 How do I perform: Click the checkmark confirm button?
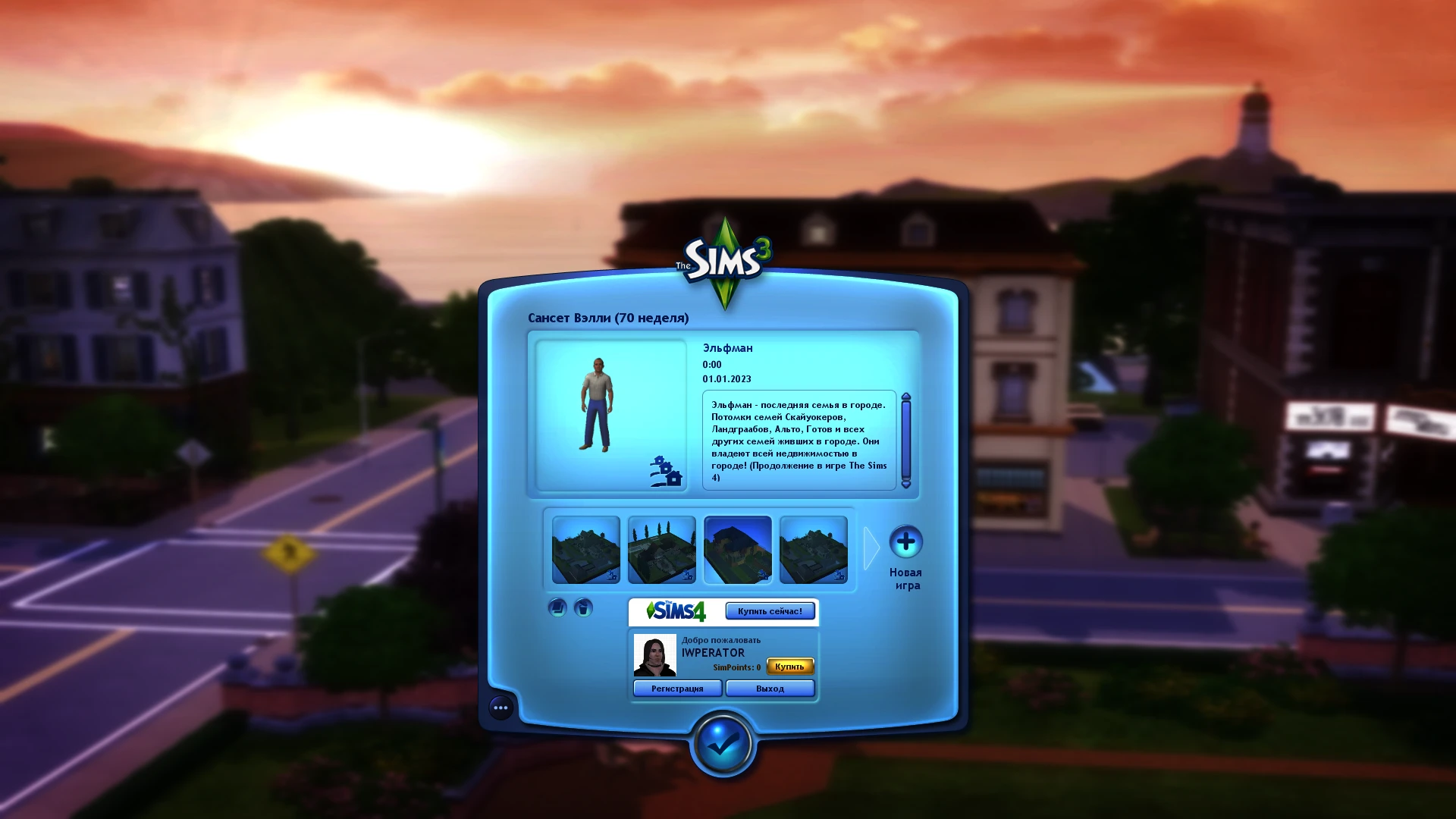[x=722, y=745]
